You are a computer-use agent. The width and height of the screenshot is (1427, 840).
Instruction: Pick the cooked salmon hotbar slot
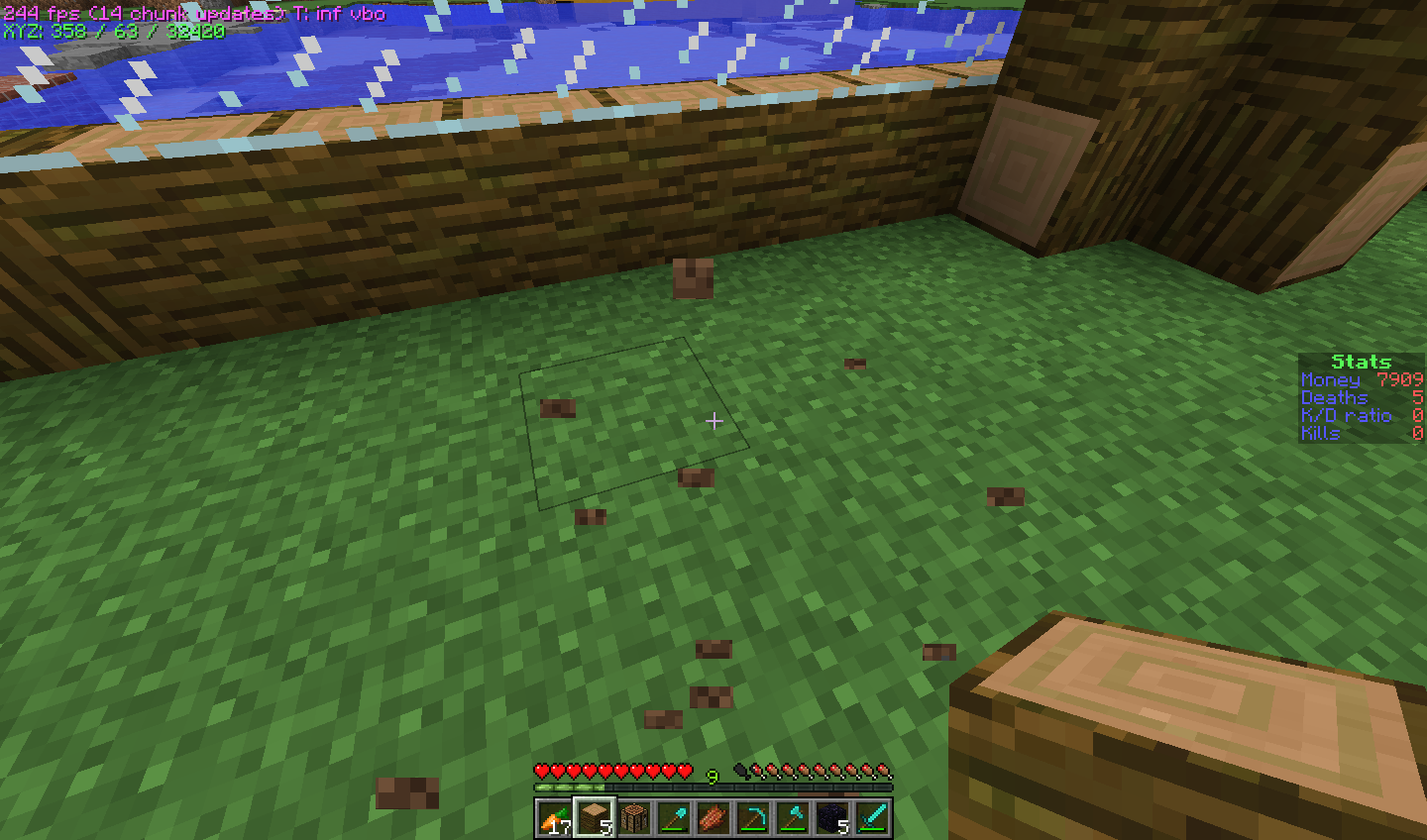713,818
